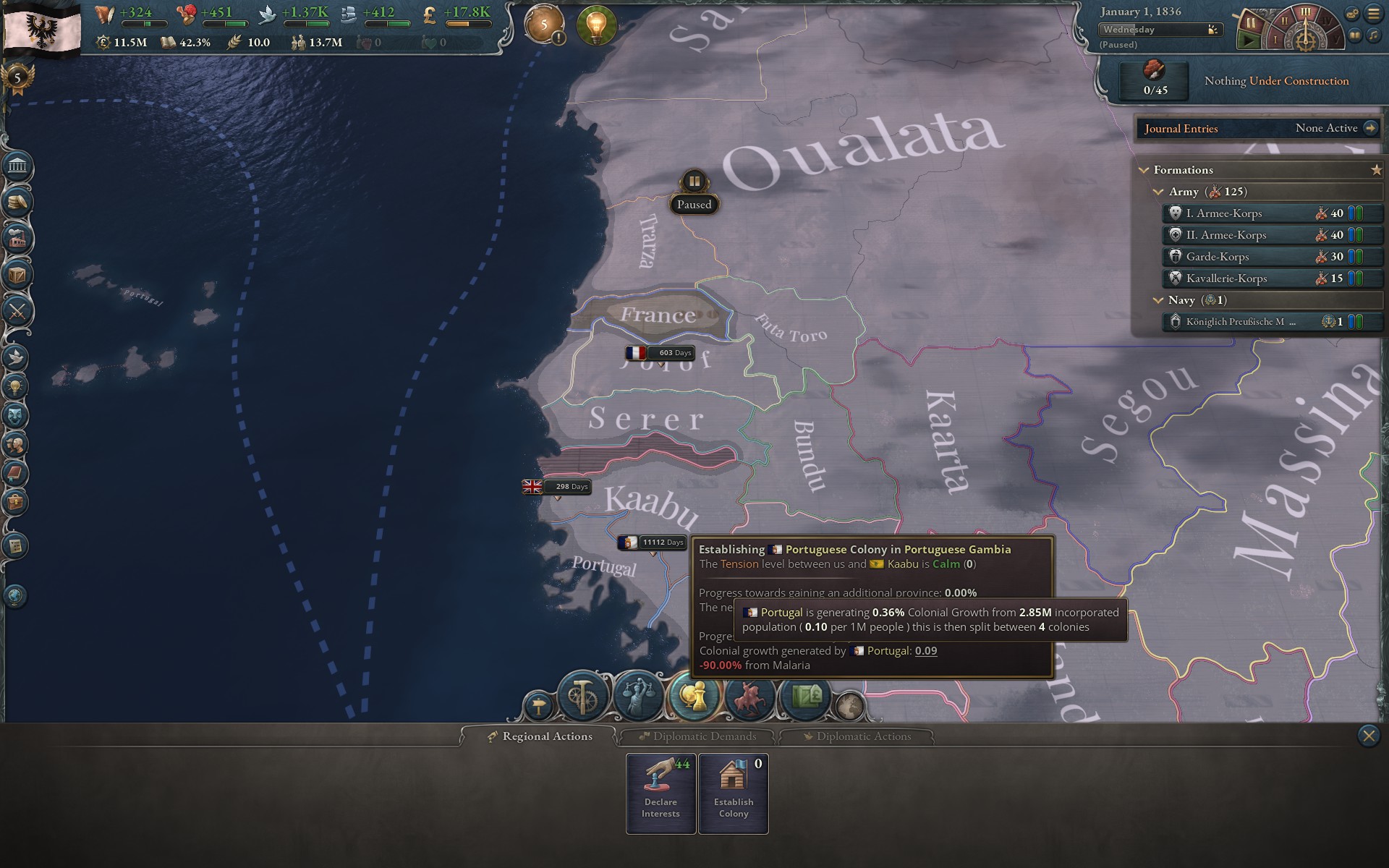This screenshot has height=868, width=1389.
Task: Collapse the Army formations list
Action: 1157,192
